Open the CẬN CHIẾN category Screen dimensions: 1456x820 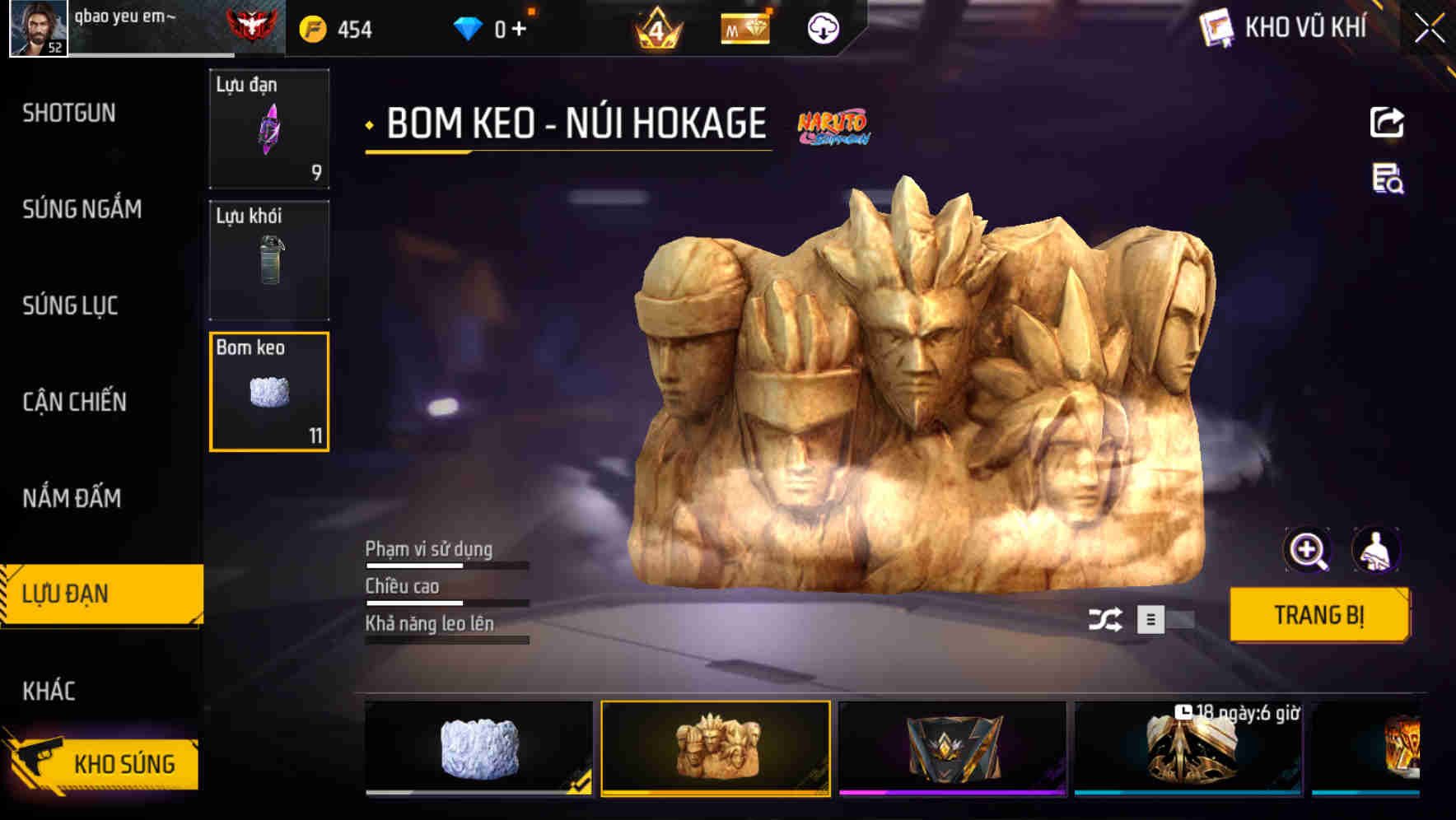76,402
